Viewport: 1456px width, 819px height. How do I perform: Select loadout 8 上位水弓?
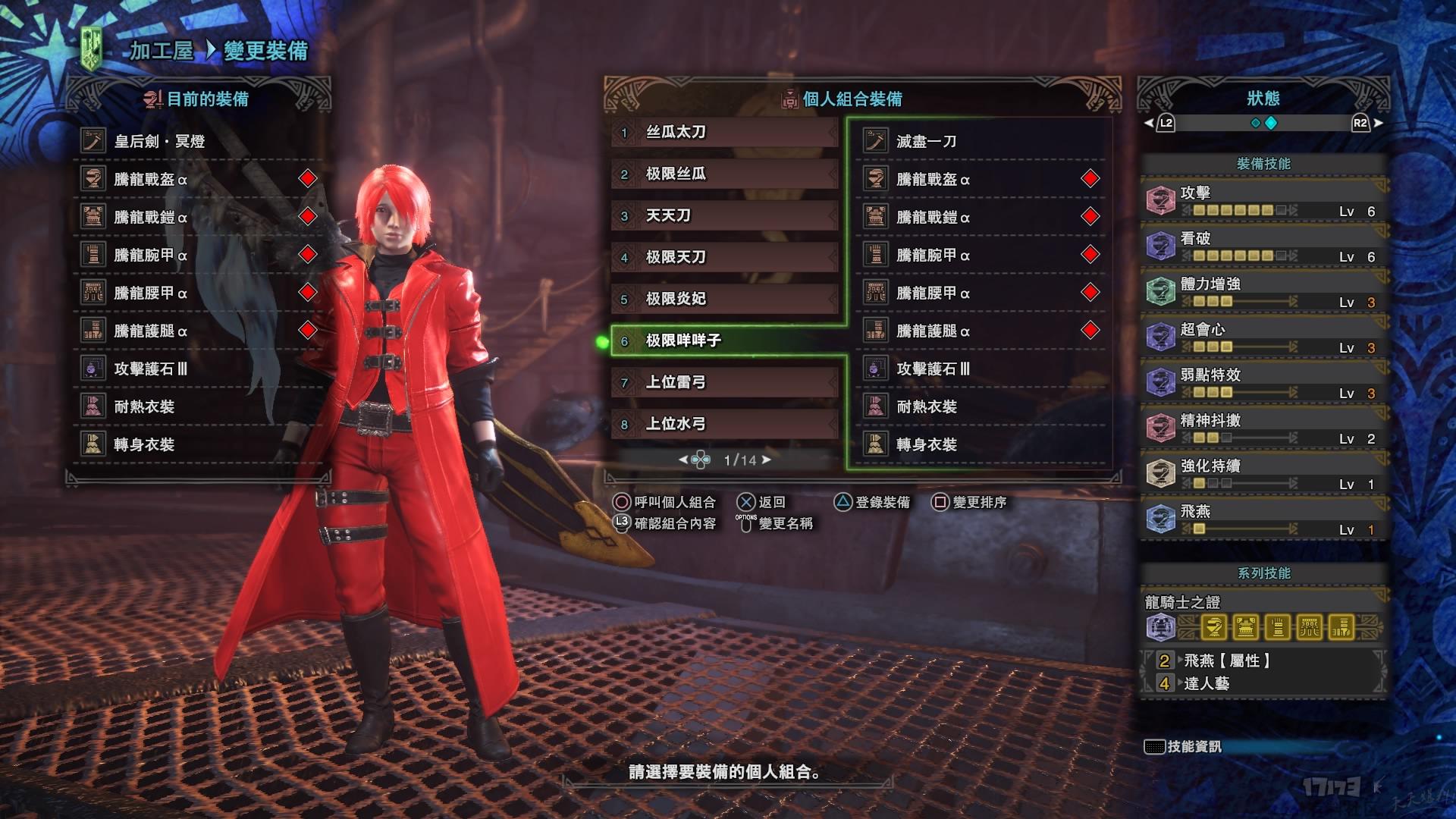coord(724,424)
